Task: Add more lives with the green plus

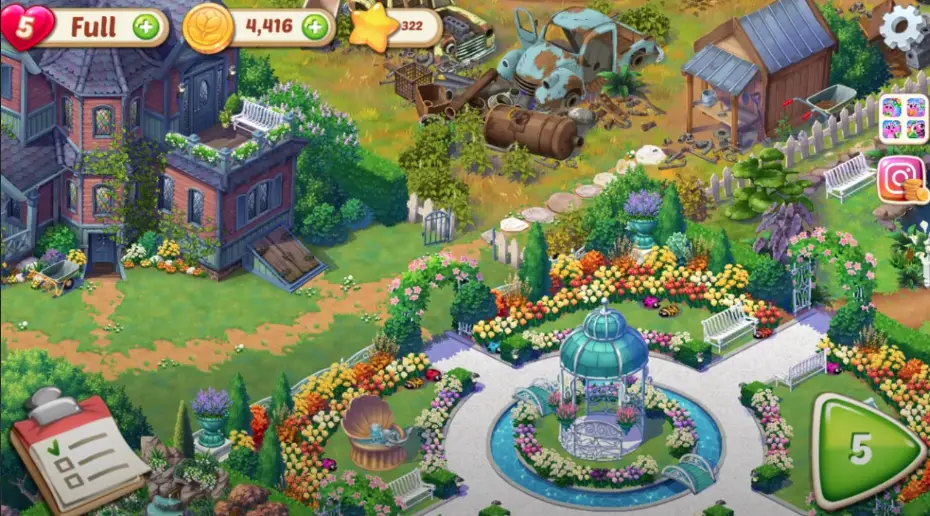Action: (146, 27)
